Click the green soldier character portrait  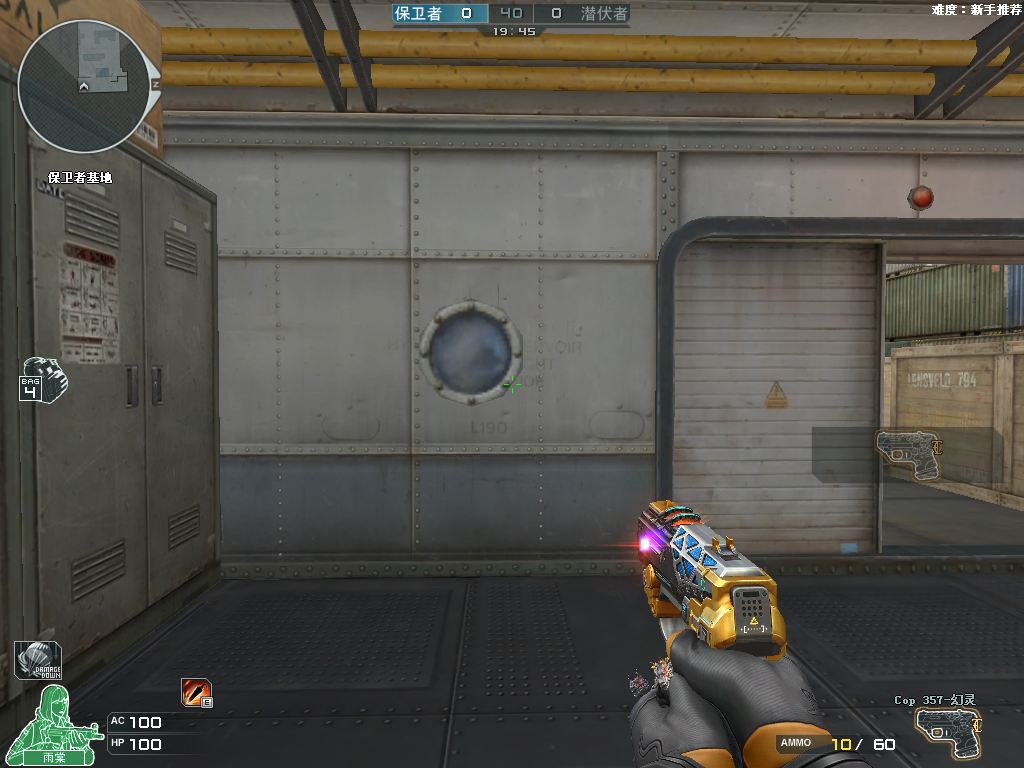54,724
